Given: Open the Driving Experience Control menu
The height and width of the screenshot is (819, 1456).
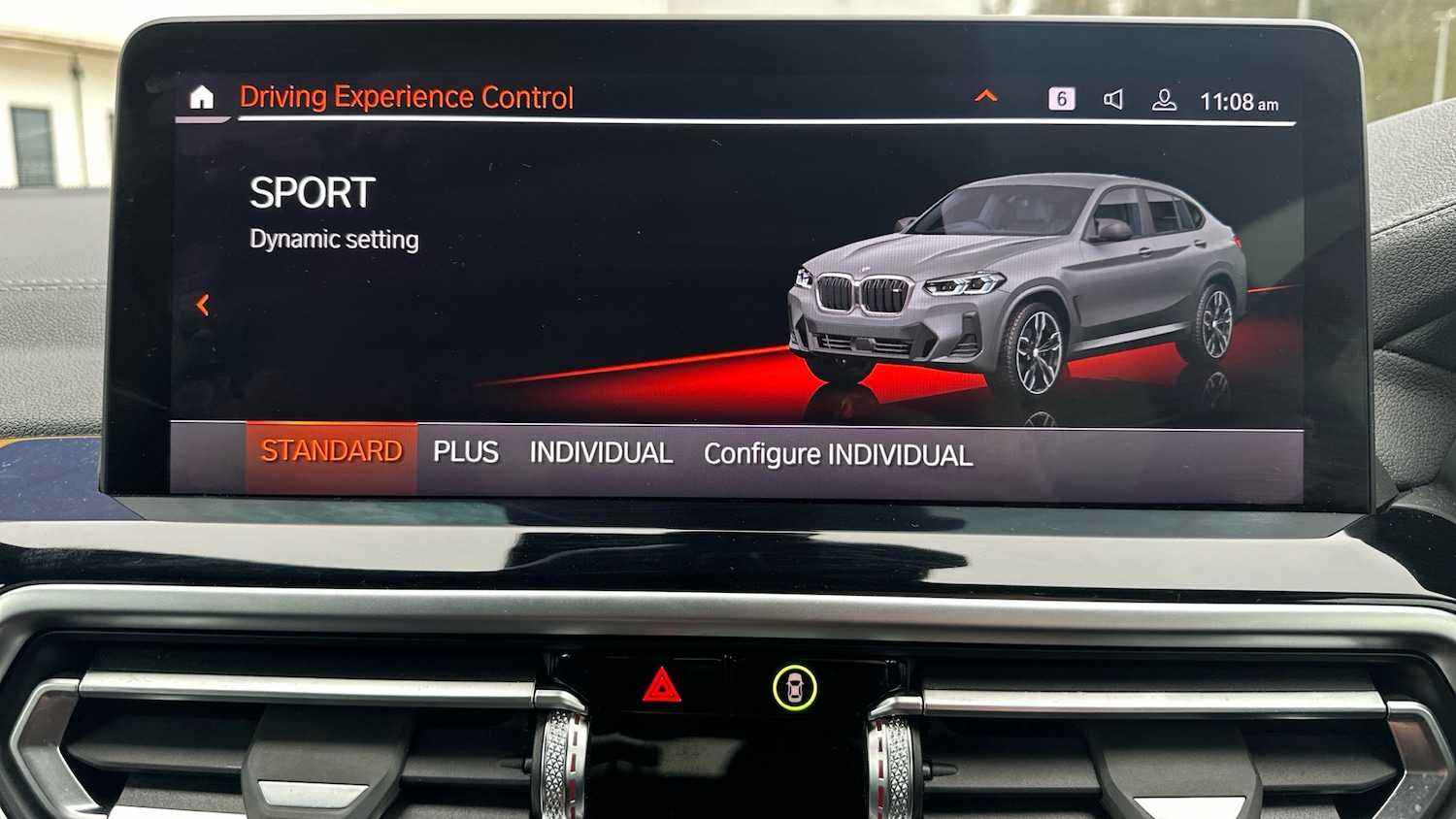Looking at the screenshot, I should click(x=407, y=96).
